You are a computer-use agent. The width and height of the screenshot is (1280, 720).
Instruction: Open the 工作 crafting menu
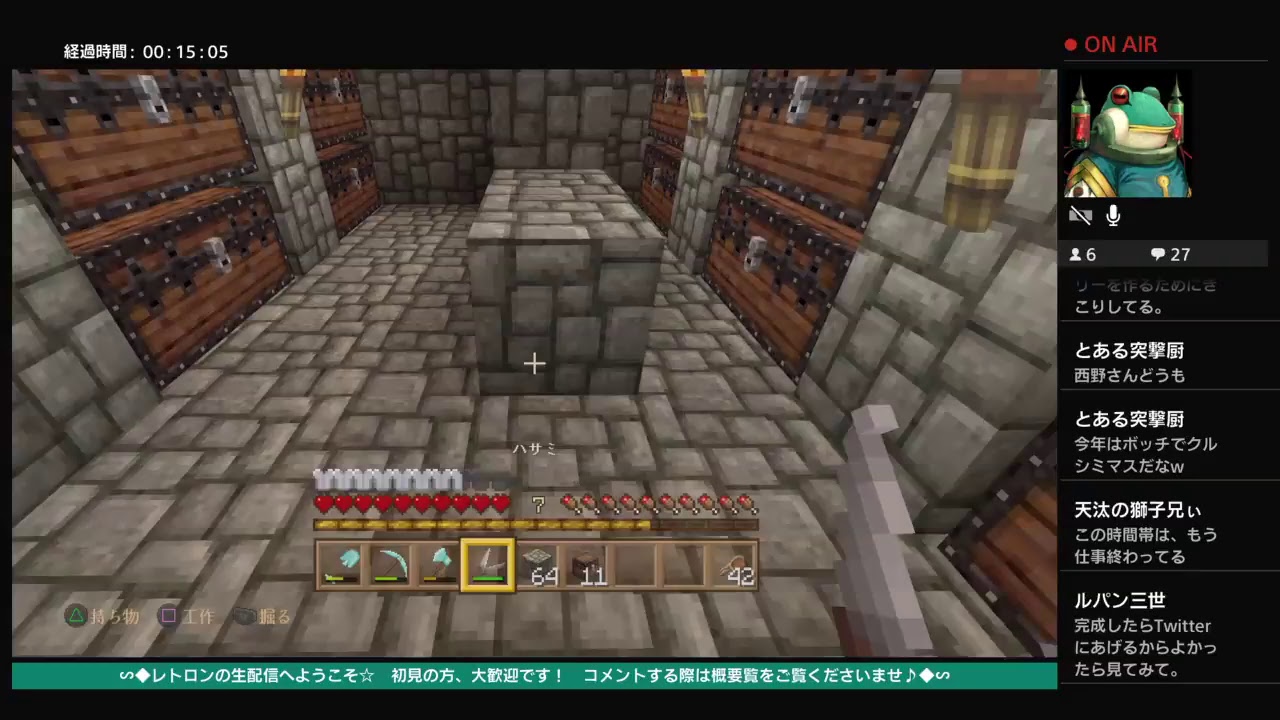tap(185, 616)
